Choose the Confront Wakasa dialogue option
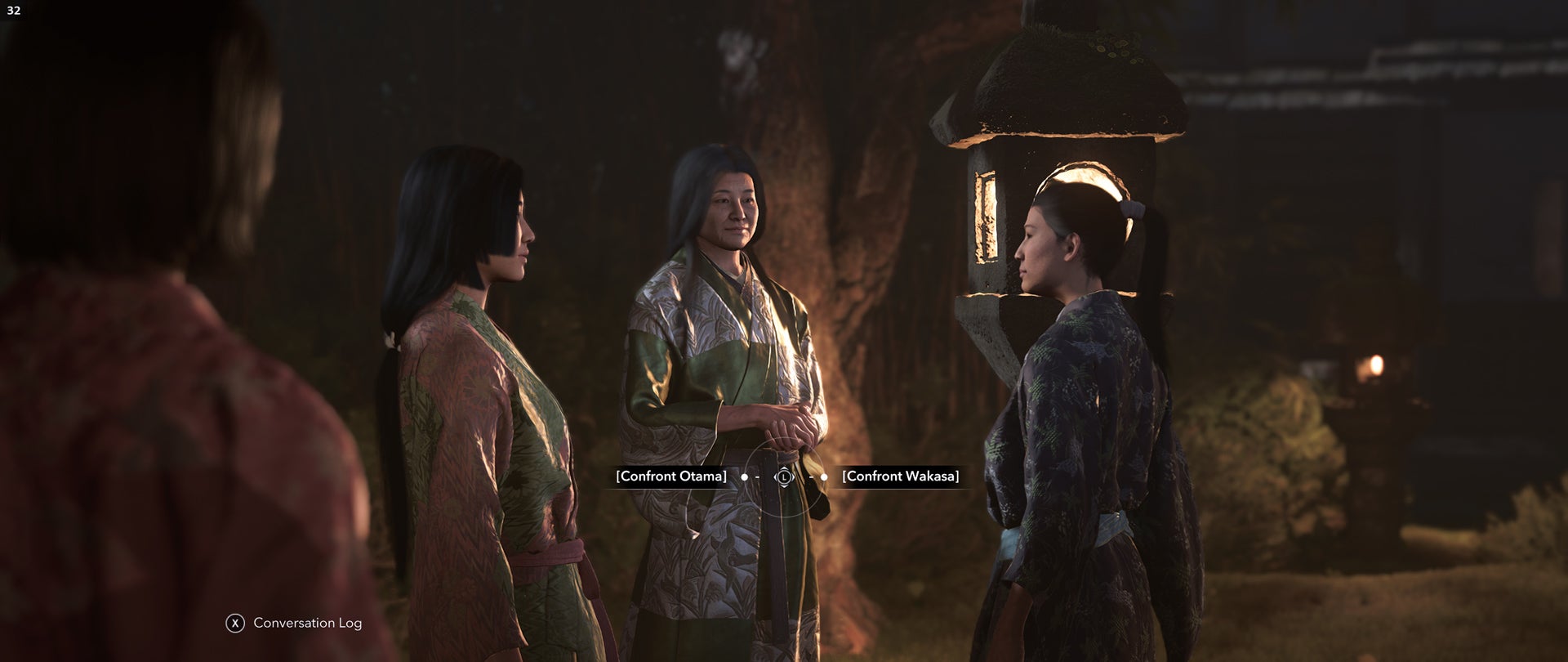Screen dimensions: 1568x662 click(x=901, y=476)
